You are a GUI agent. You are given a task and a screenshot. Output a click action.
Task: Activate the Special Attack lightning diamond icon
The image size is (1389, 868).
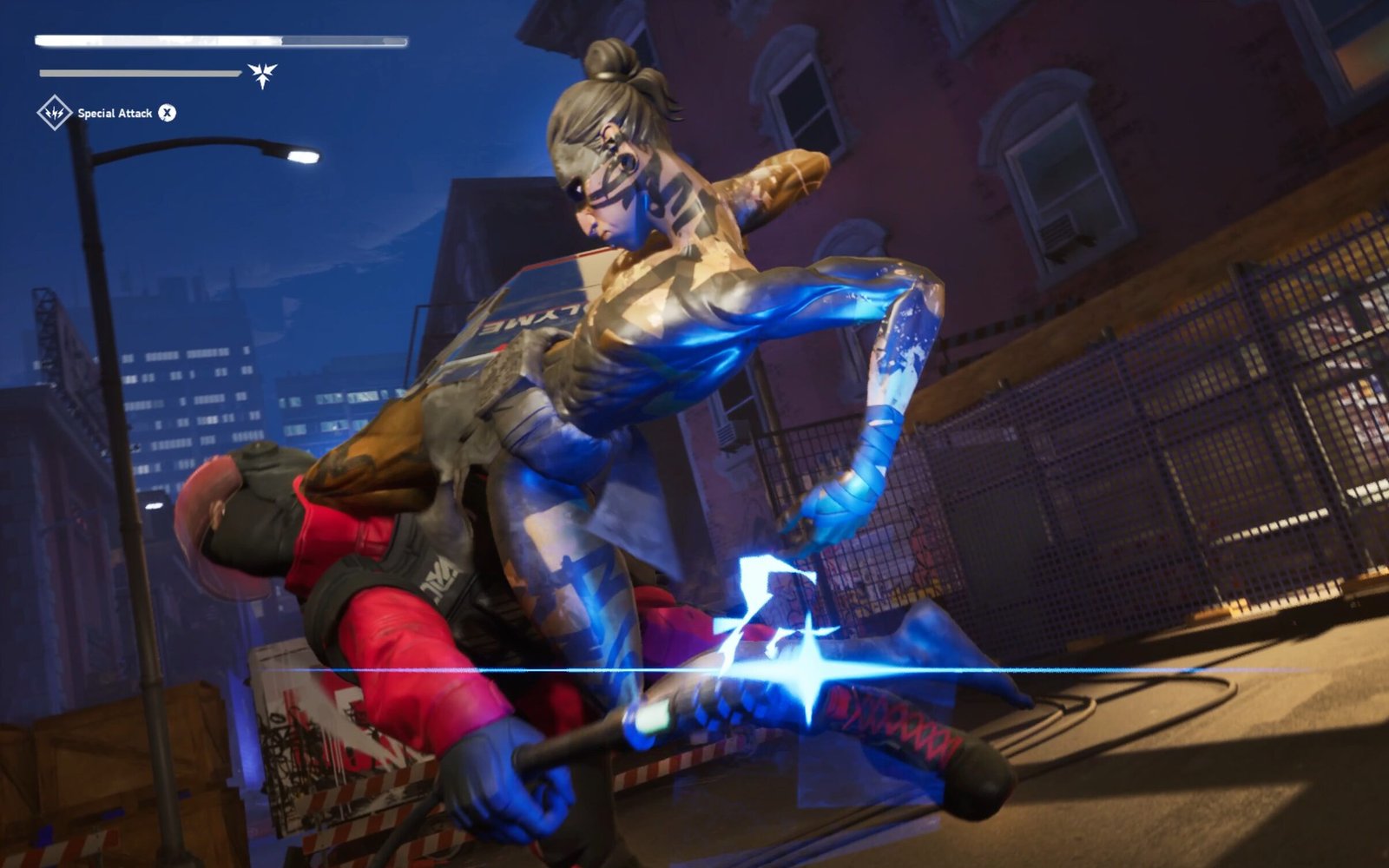coord(54,113)
